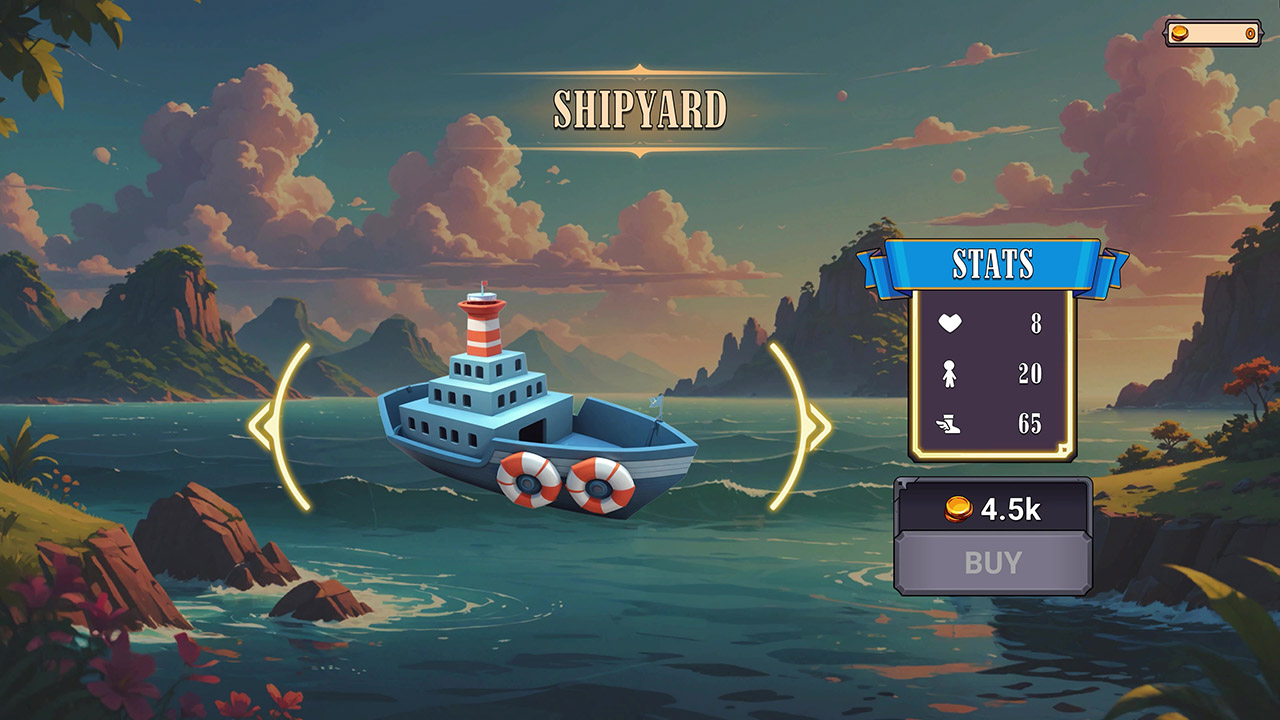Show the next ship with right arrow
Viewport: 1280px width, 720px height.
pos(803,427)
